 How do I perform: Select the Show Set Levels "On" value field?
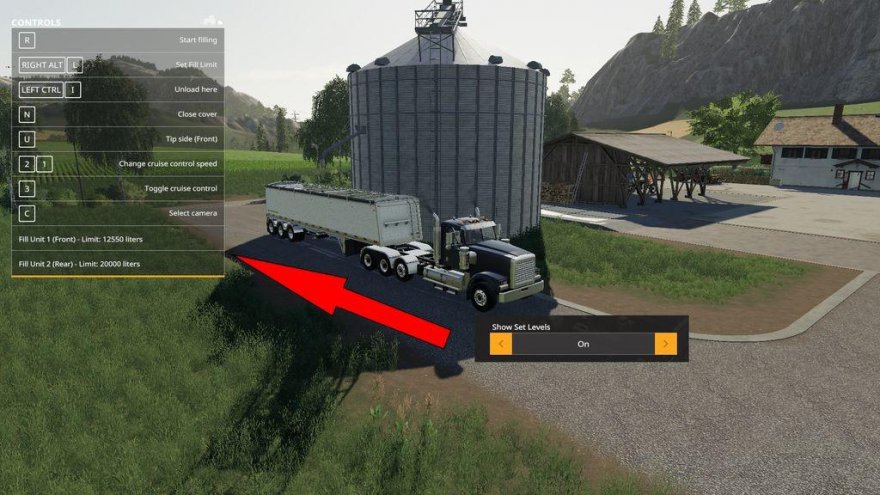tap(583, 344)
